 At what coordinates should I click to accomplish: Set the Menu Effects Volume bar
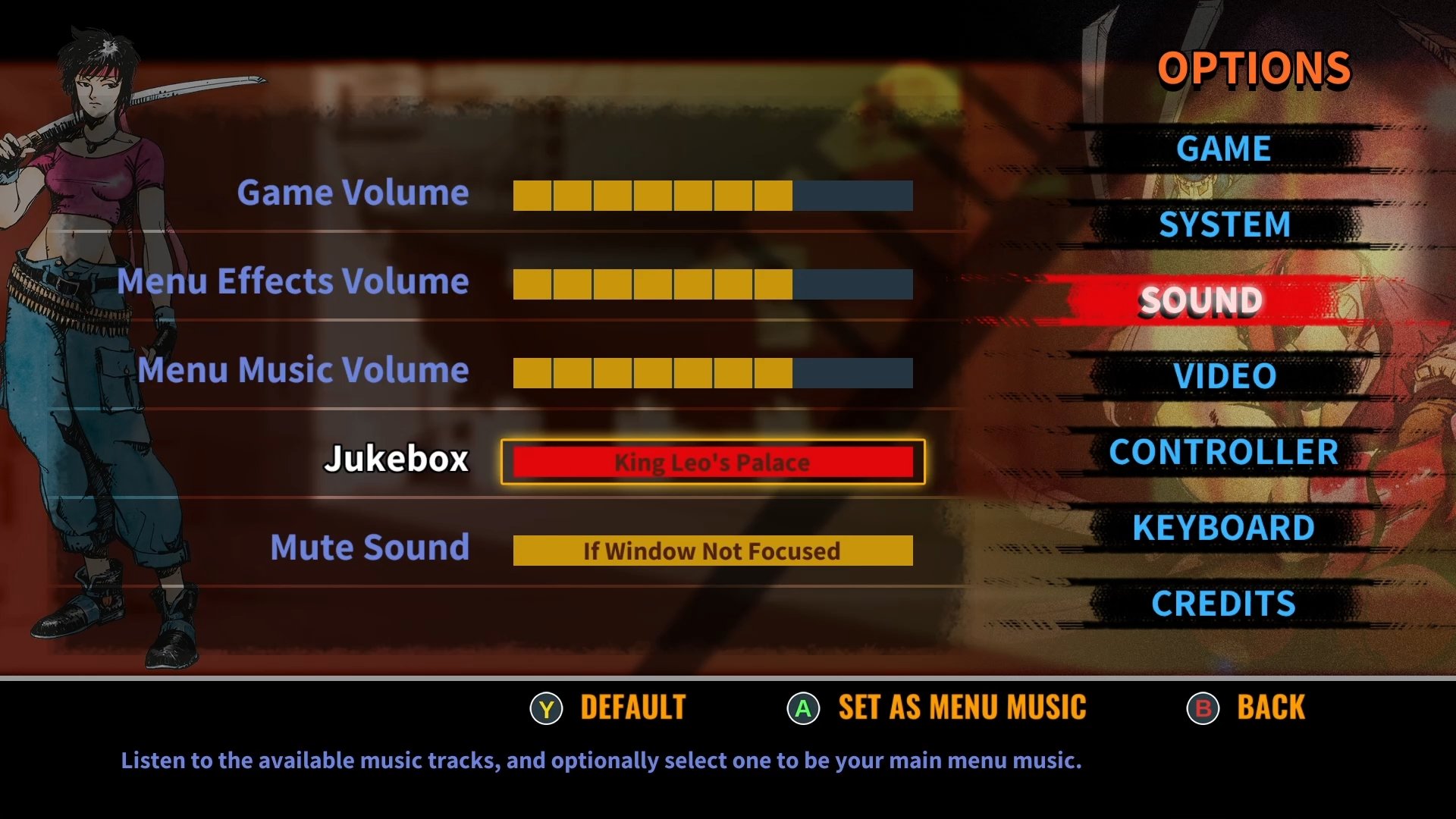[x=712, y=284]
